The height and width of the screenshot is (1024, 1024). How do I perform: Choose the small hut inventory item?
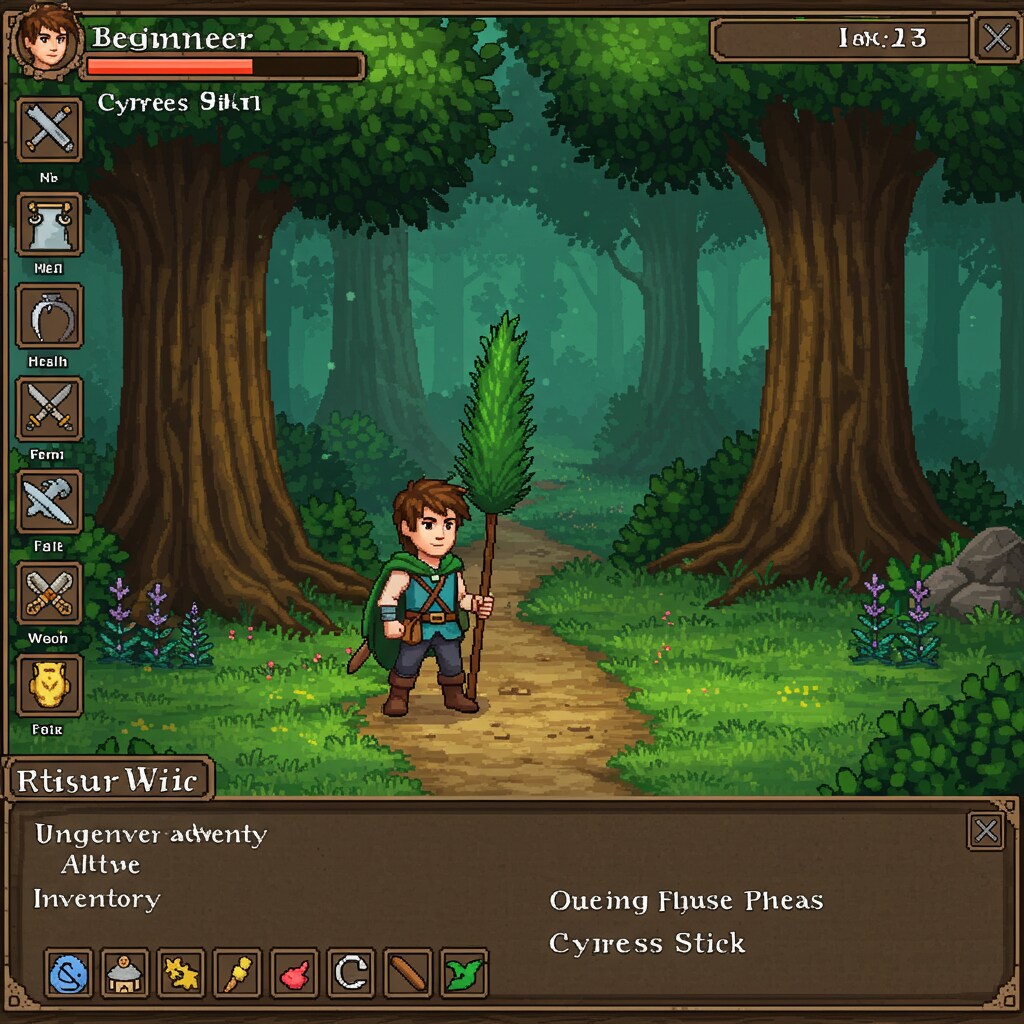(125, 973)
